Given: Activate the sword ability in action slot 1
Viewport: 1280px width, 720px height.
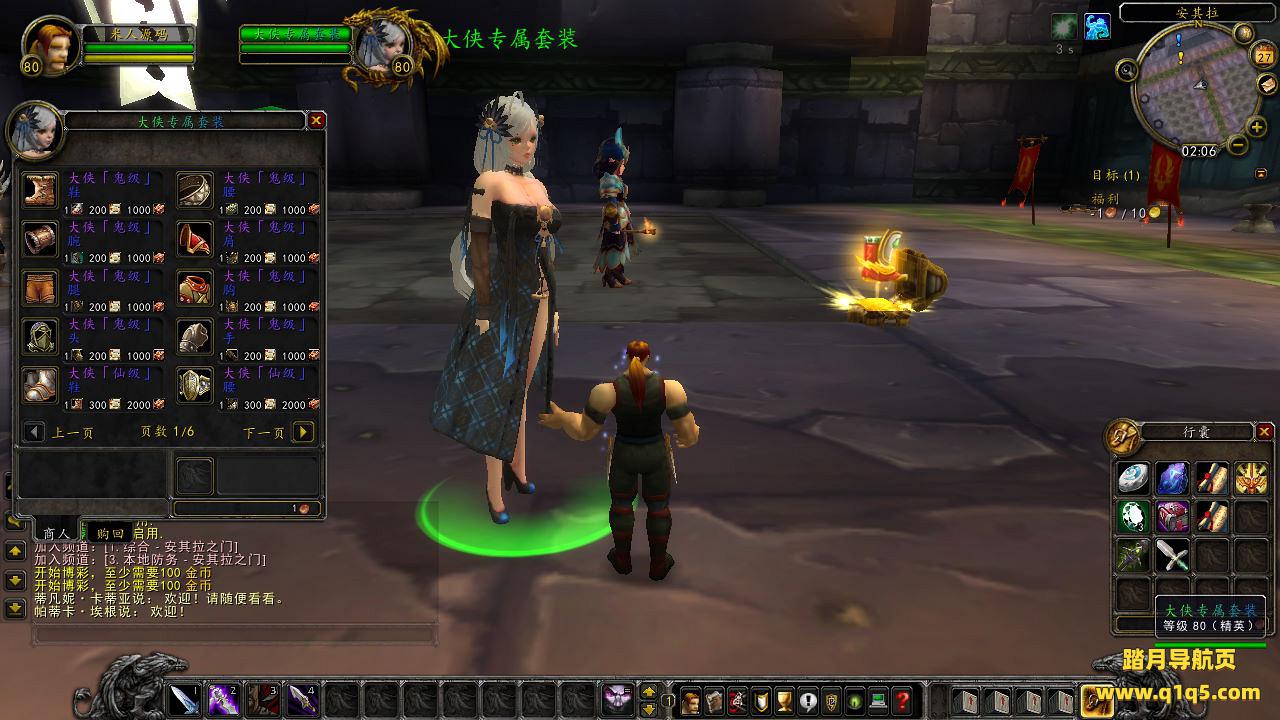Looking at the screenshot, I should (x=185, y=698).
